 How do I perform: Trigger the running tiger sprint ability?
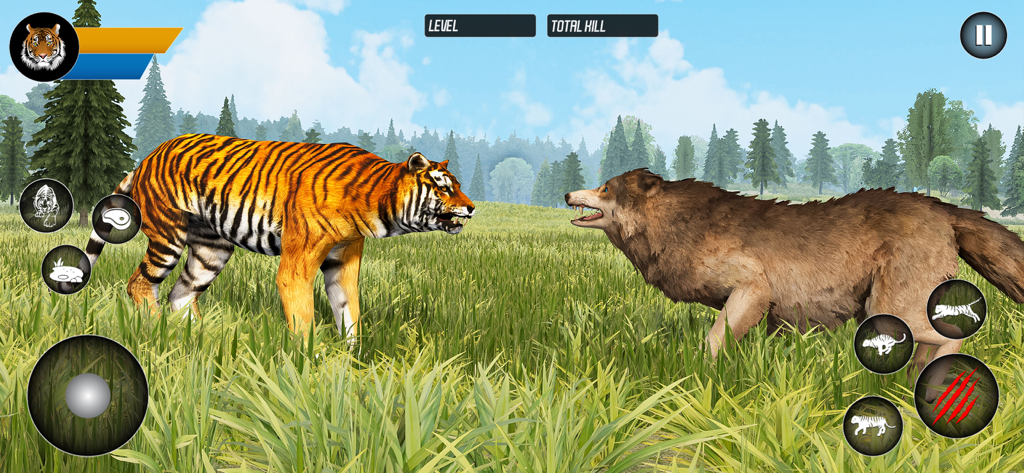[x=884, y=344]
